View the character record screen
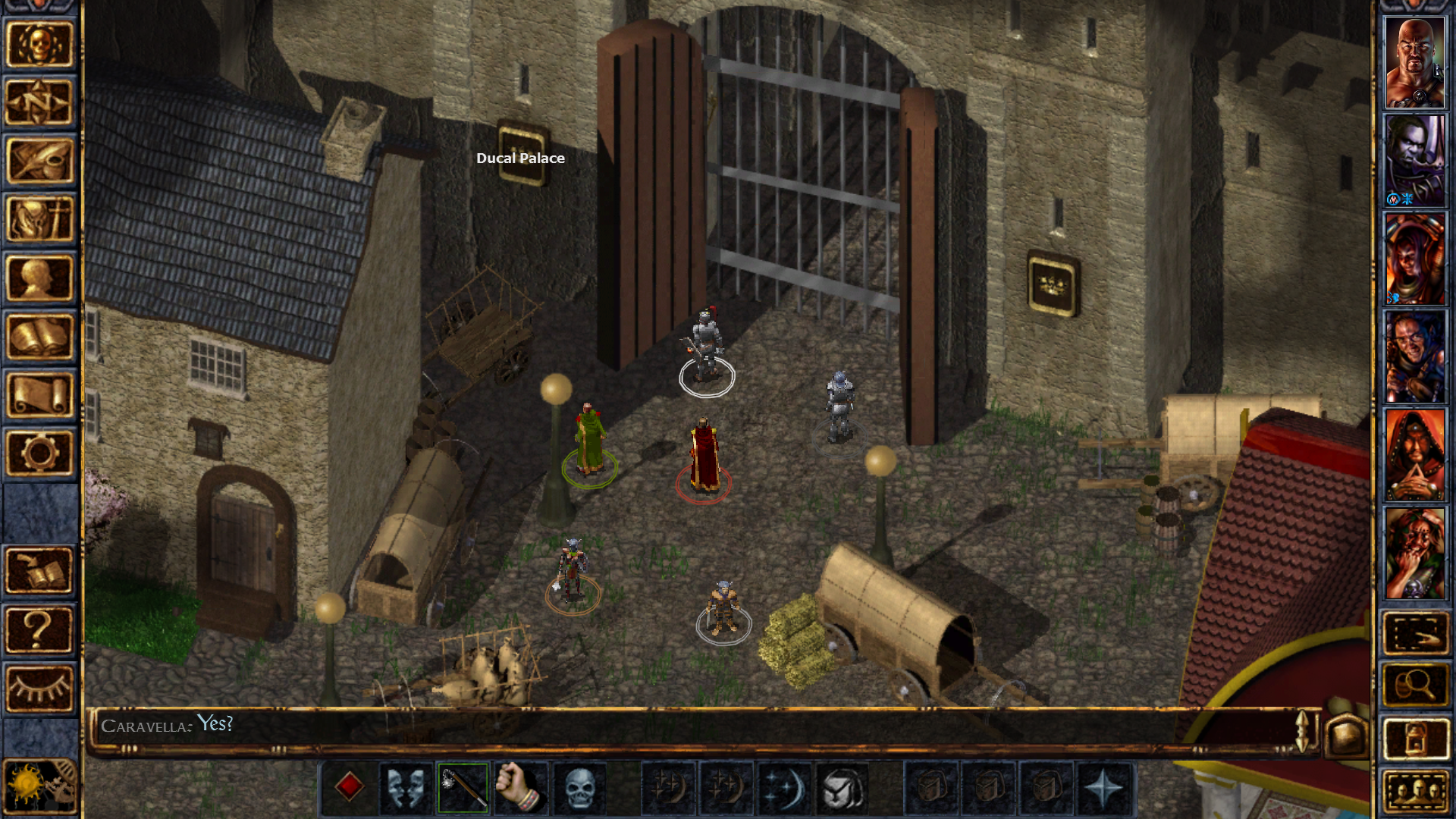Screen dimensions: 1456x819 [39, 275]
